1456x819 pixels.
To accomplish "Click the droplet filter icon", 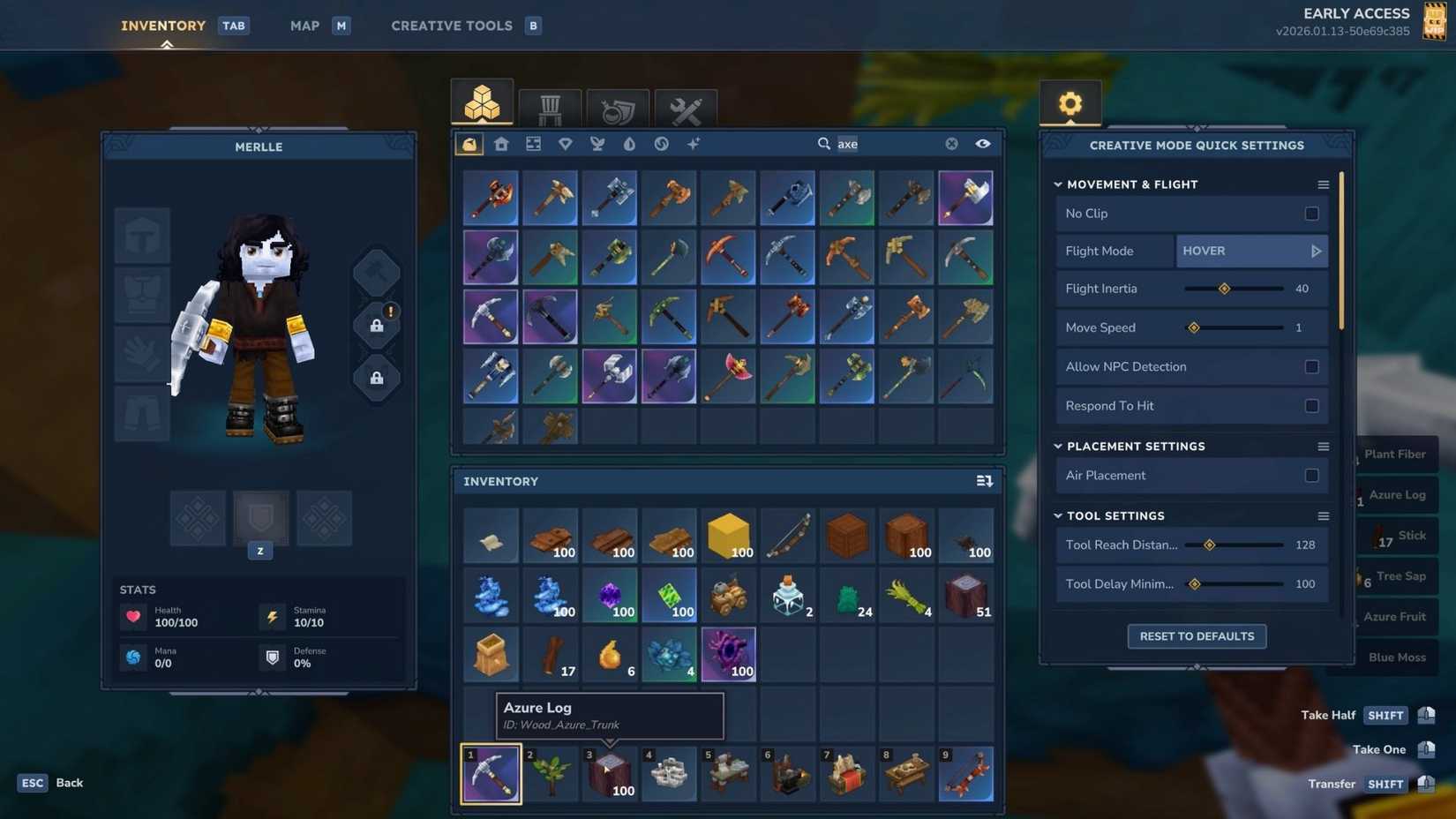I will click(628, 143).
